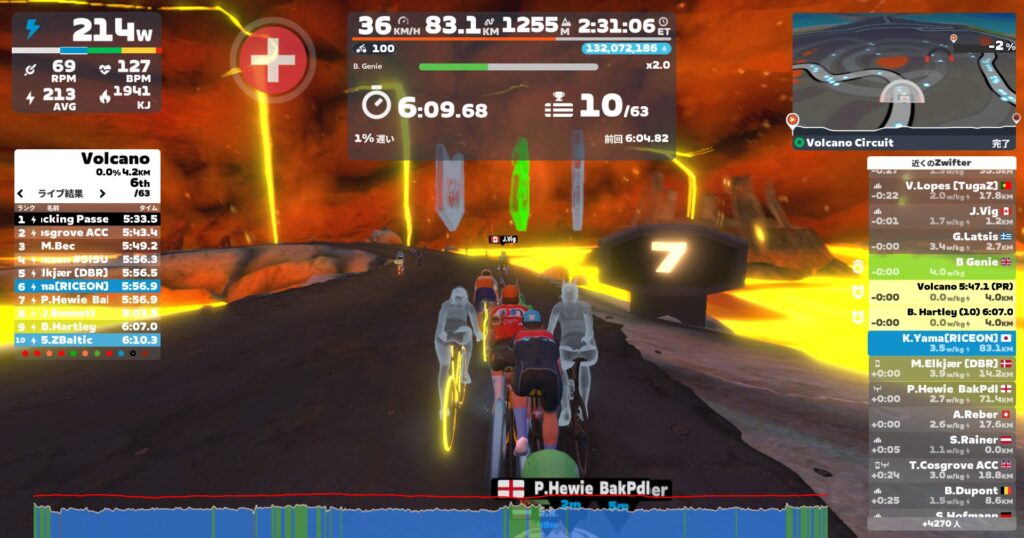Select T.Cosgrove ACC rider row
Viewport: 1024px width, 538px height.
[941, 470]
